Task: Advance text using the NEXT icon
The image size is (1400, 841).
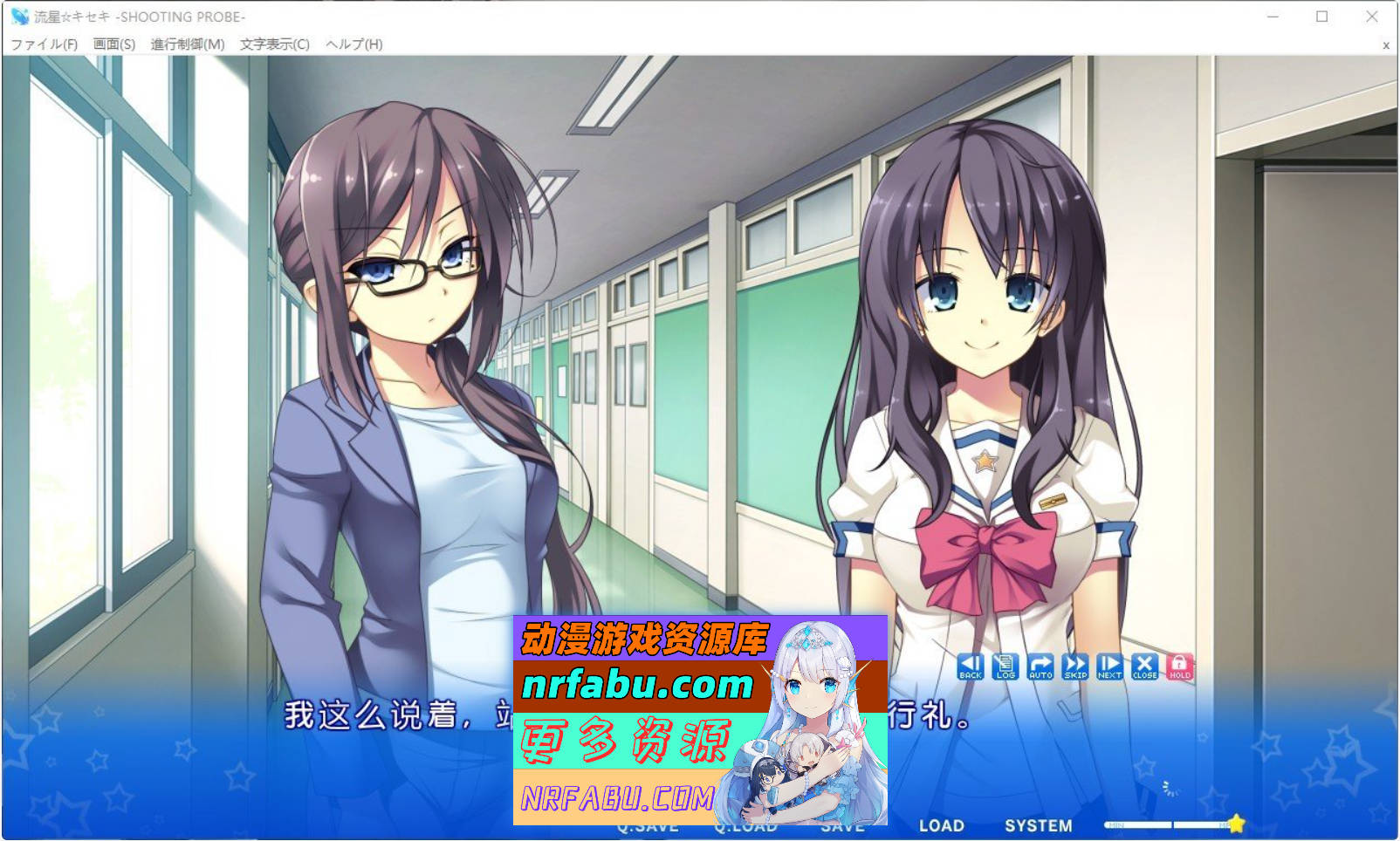Action: [1108, 667]
